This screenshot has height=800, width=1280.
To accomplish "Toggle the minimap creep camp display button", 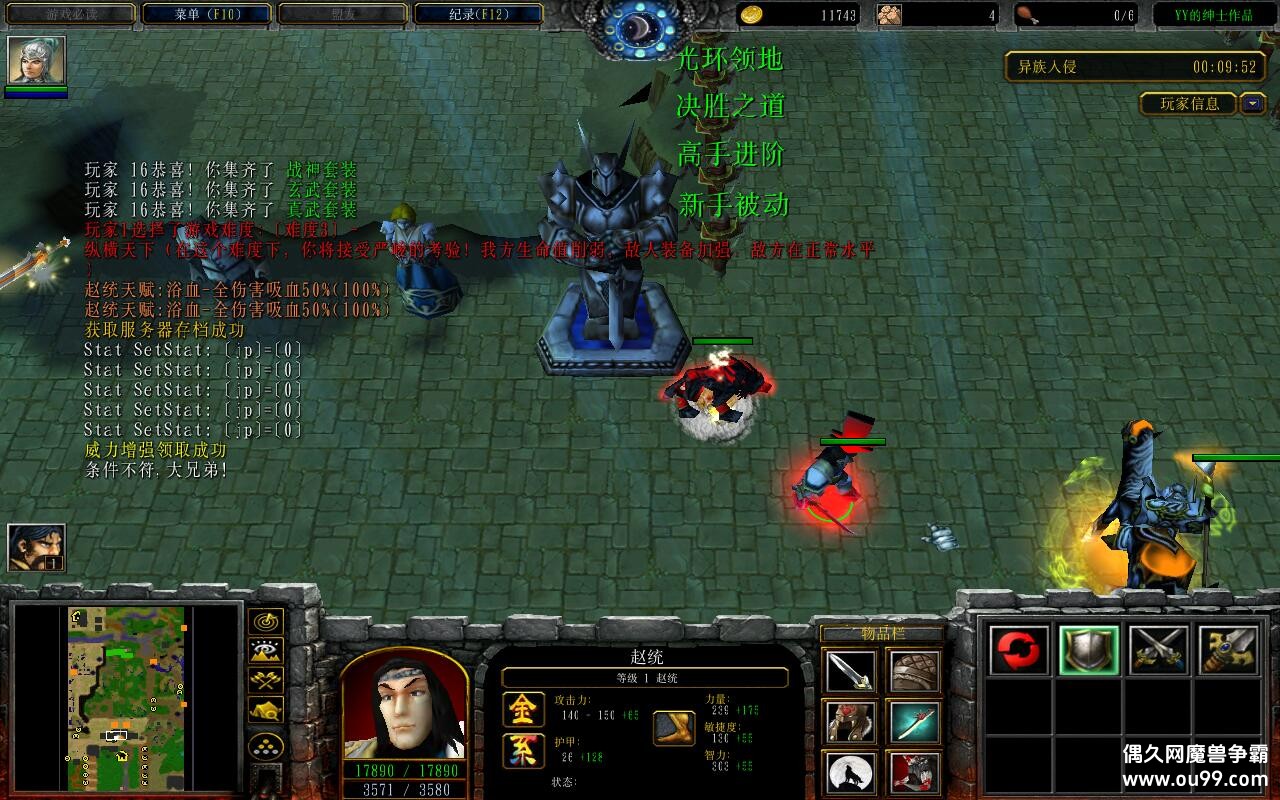I will [266, 711].
